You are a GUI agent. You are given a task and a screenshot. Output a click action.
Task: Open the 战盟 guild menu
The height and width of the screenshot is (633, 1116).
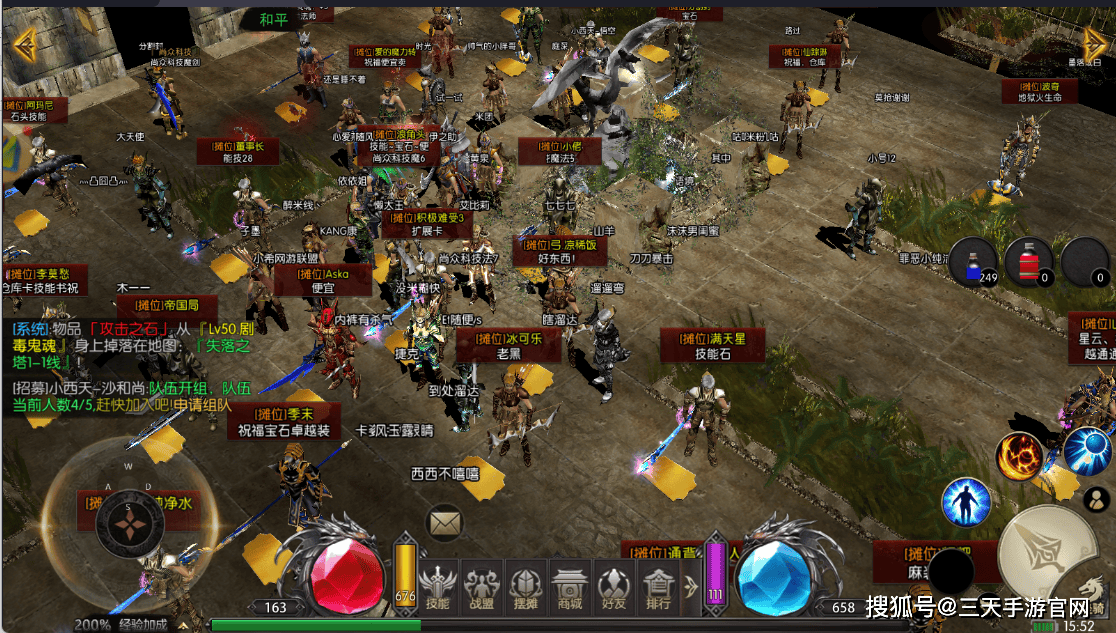point(482,586)
